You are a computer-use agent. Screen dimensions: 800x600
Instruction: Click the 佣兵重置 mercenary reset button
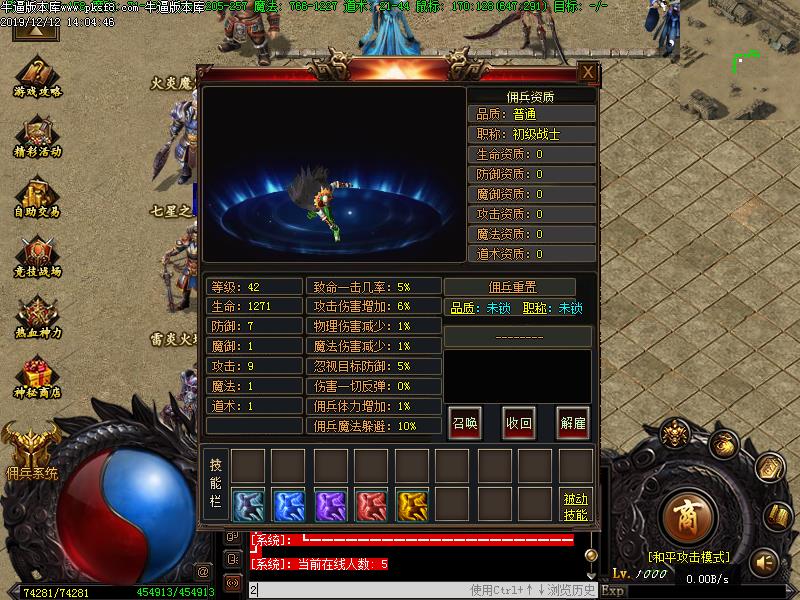510,287
